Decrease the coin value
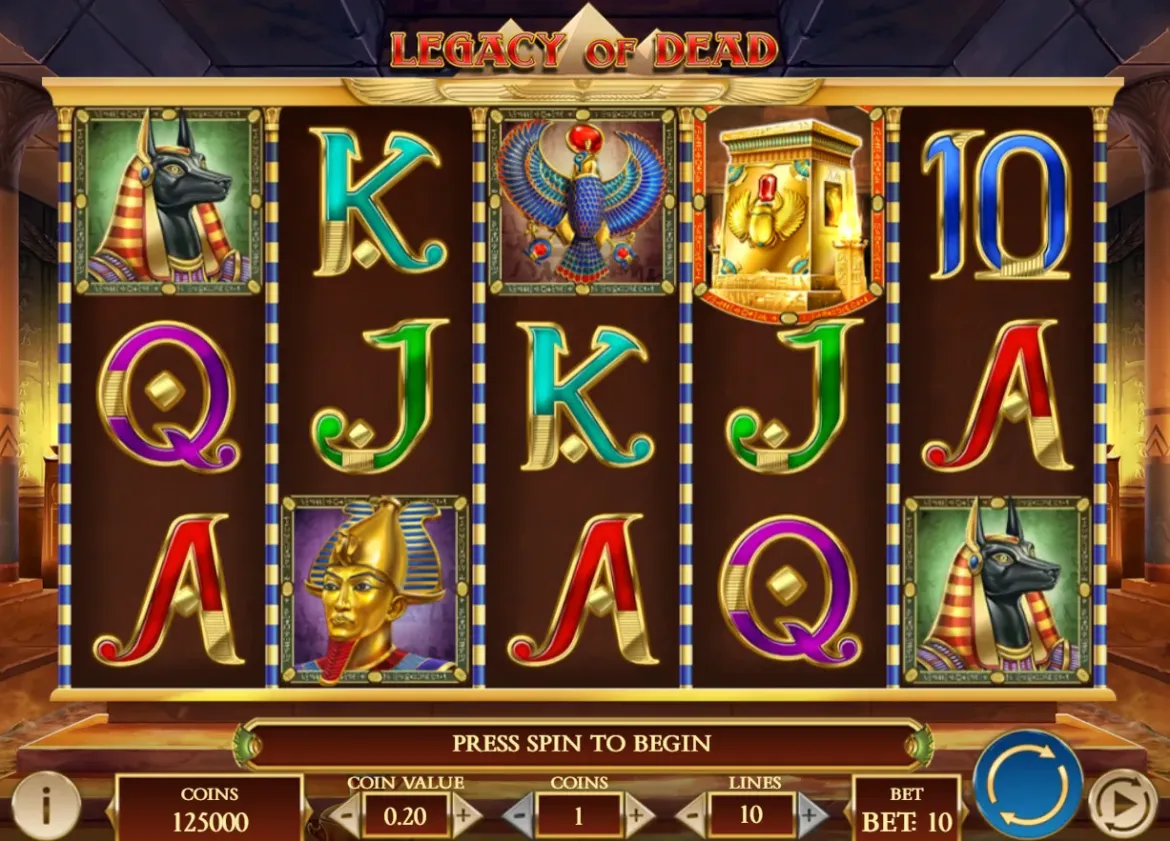Image resolution: width=1170 pixels, height=841 pixels. coord(343,815)
